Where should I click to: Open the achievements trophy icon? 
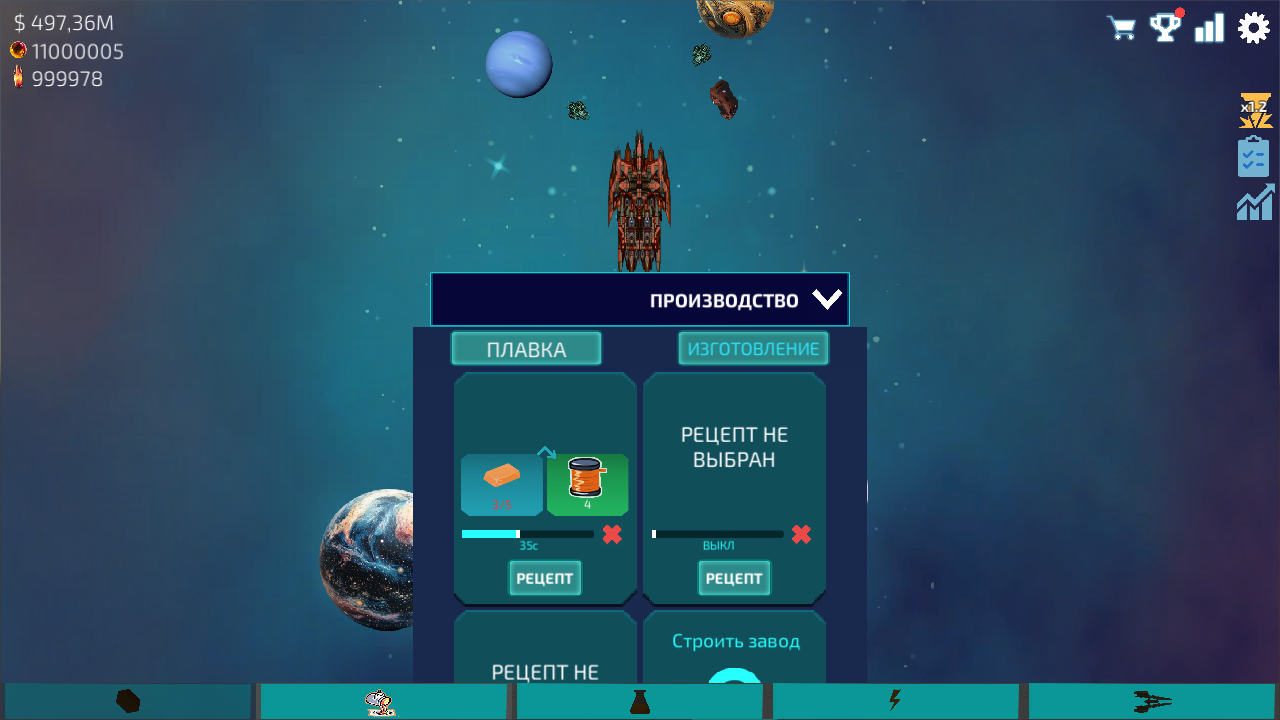pos(1165,27)
